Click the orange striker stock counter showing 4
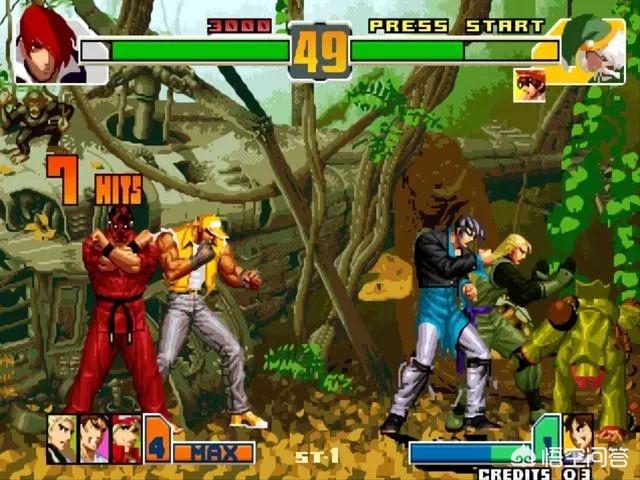Image resolution: width=640 pixels, height=480 pixels. pos(157,439)
